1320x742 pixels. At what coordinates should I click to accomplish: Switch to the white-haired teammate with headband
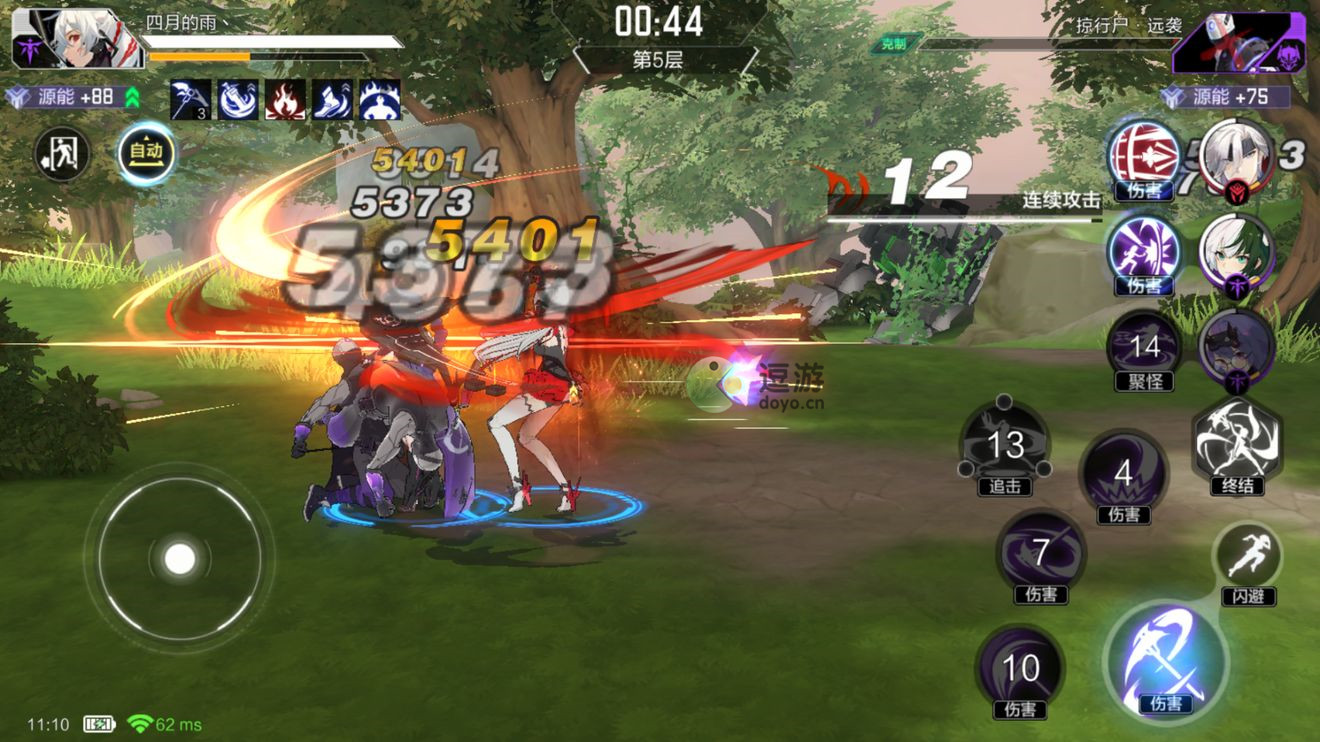(x=1236, y=155)
